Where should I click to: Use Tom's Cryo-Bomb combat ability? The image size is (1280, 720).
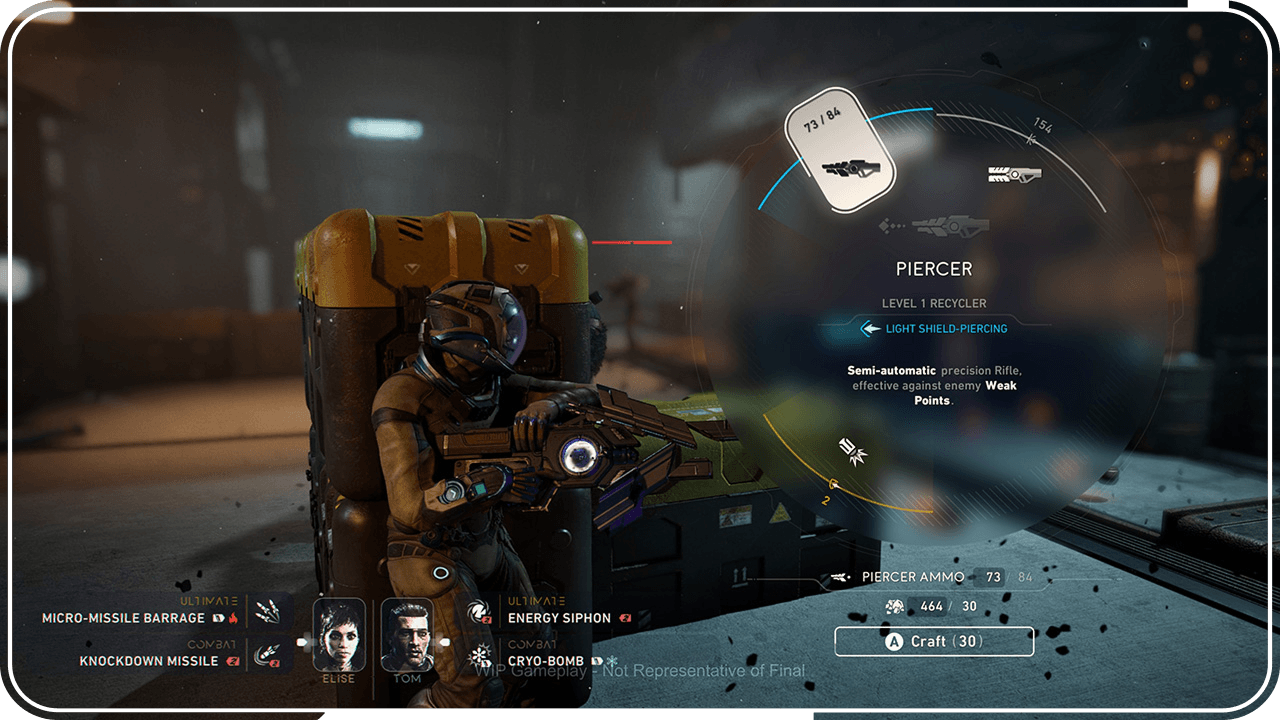tap(479, 658)
